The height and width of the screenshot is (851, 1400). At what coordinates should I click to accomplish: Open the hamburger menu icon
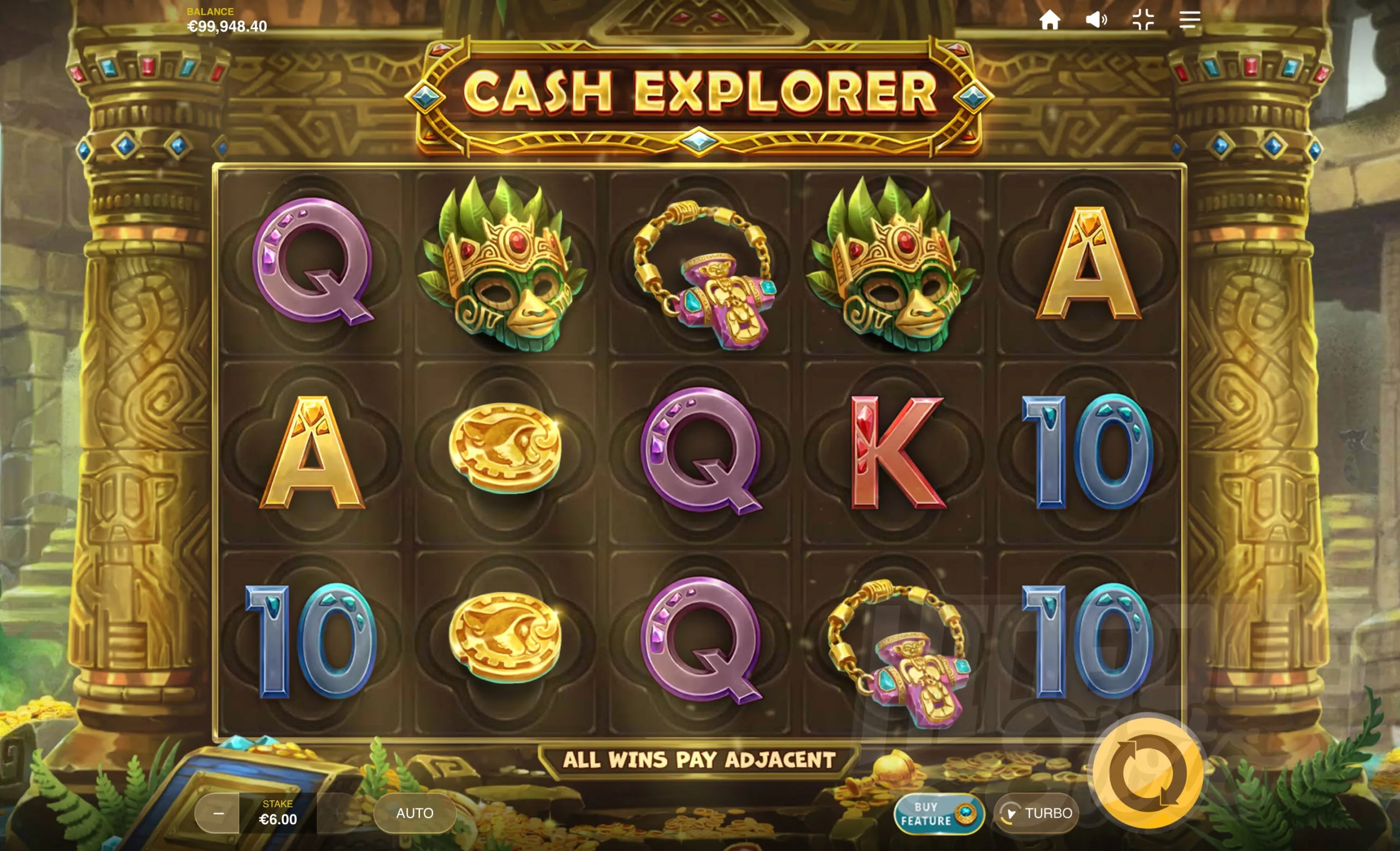click(1189, 20)
